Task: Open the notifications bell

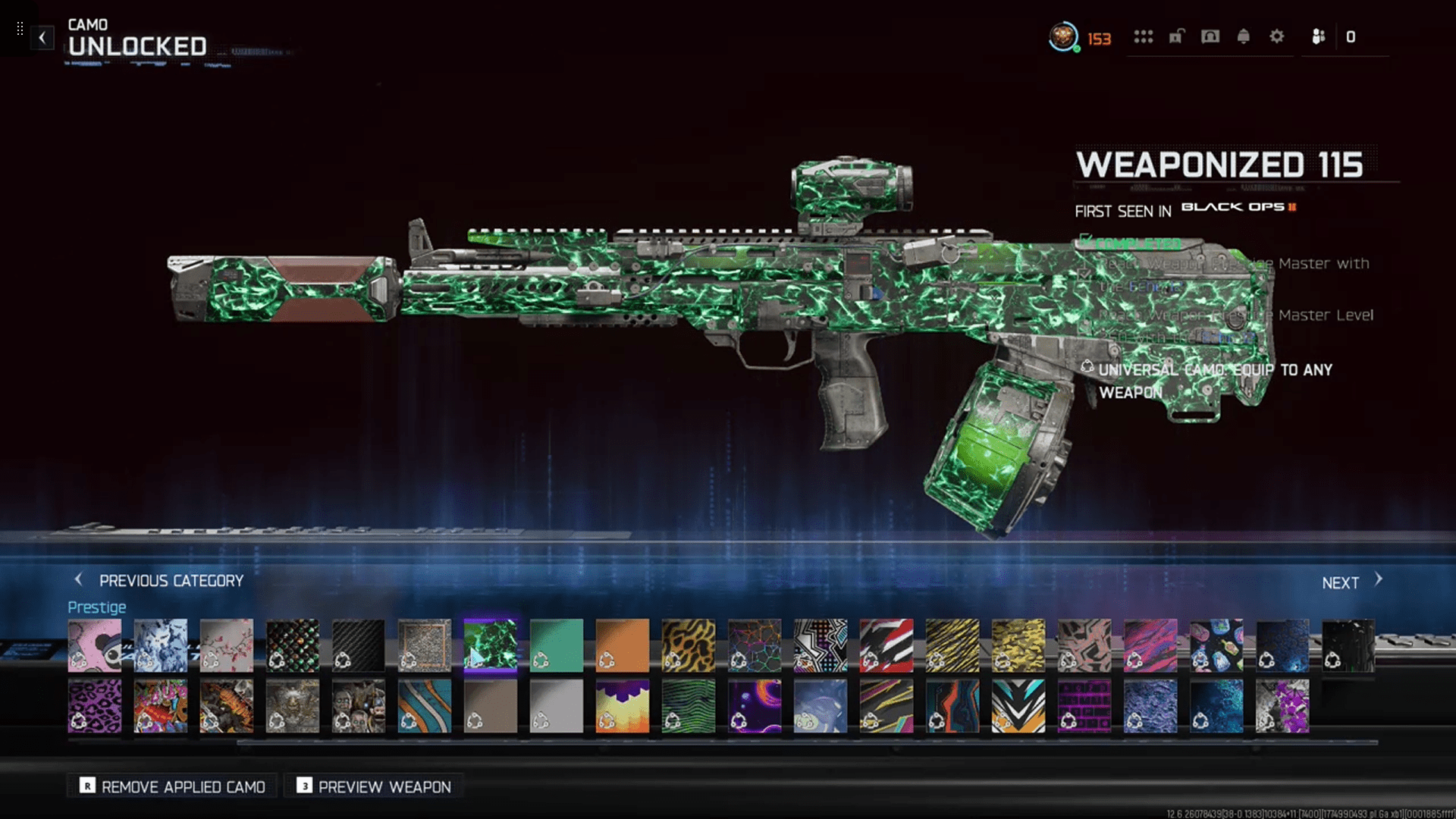Action: click(1244, 36)
